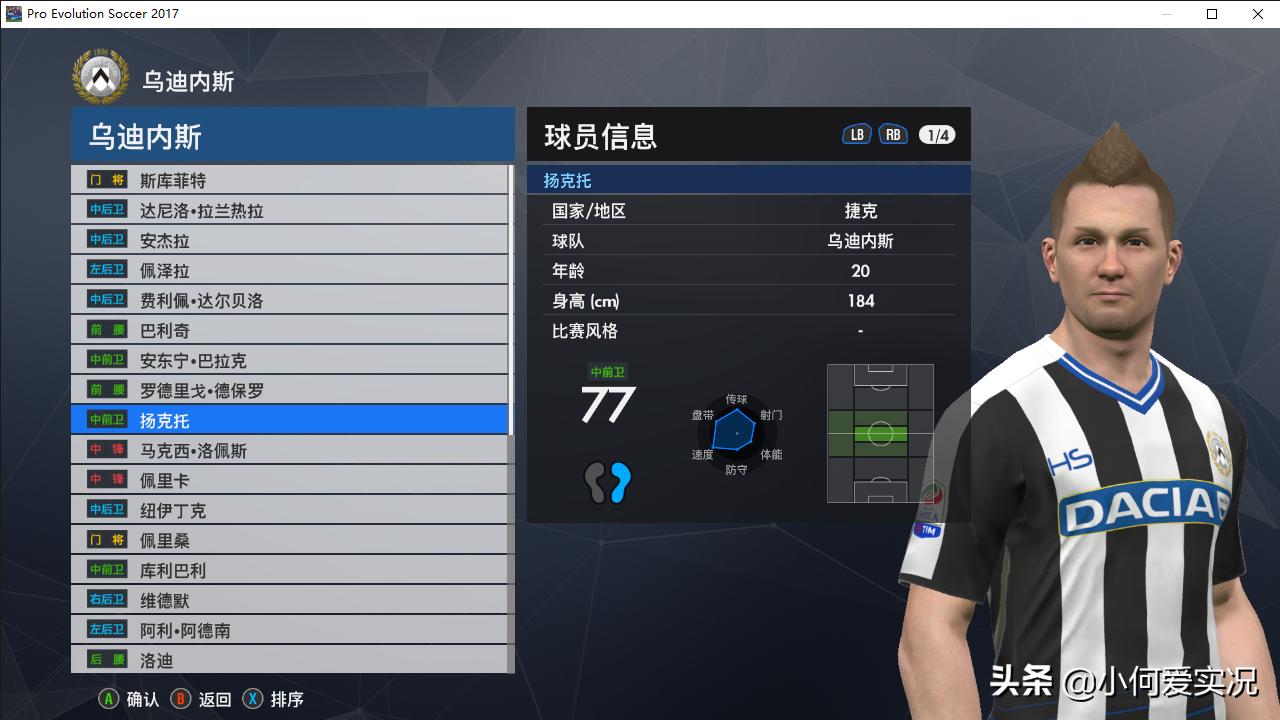1280x720 pixels.
Task: Click the 门将 goalkeeper position badge beside 斯库菲特
Action: pyautogui.click(x=110, y=180)
